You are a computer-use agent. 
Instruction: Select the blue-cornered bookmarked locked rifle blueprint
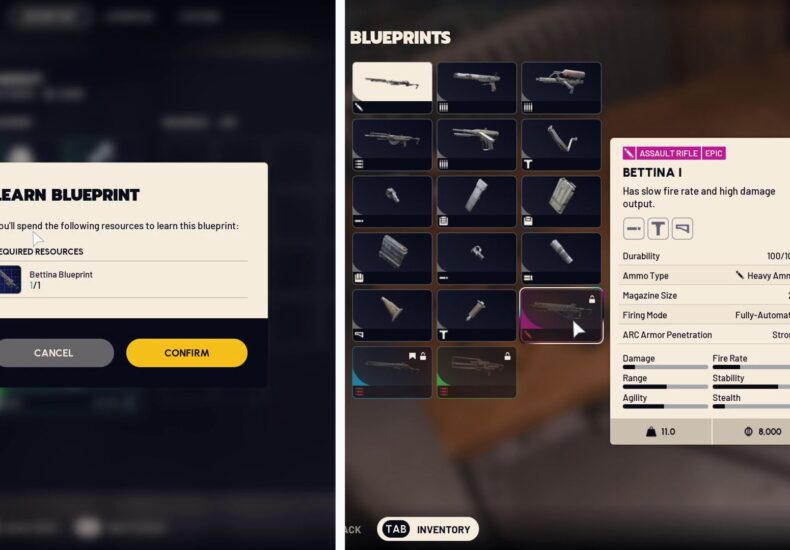pyautogui.click(x=392, y=372)
